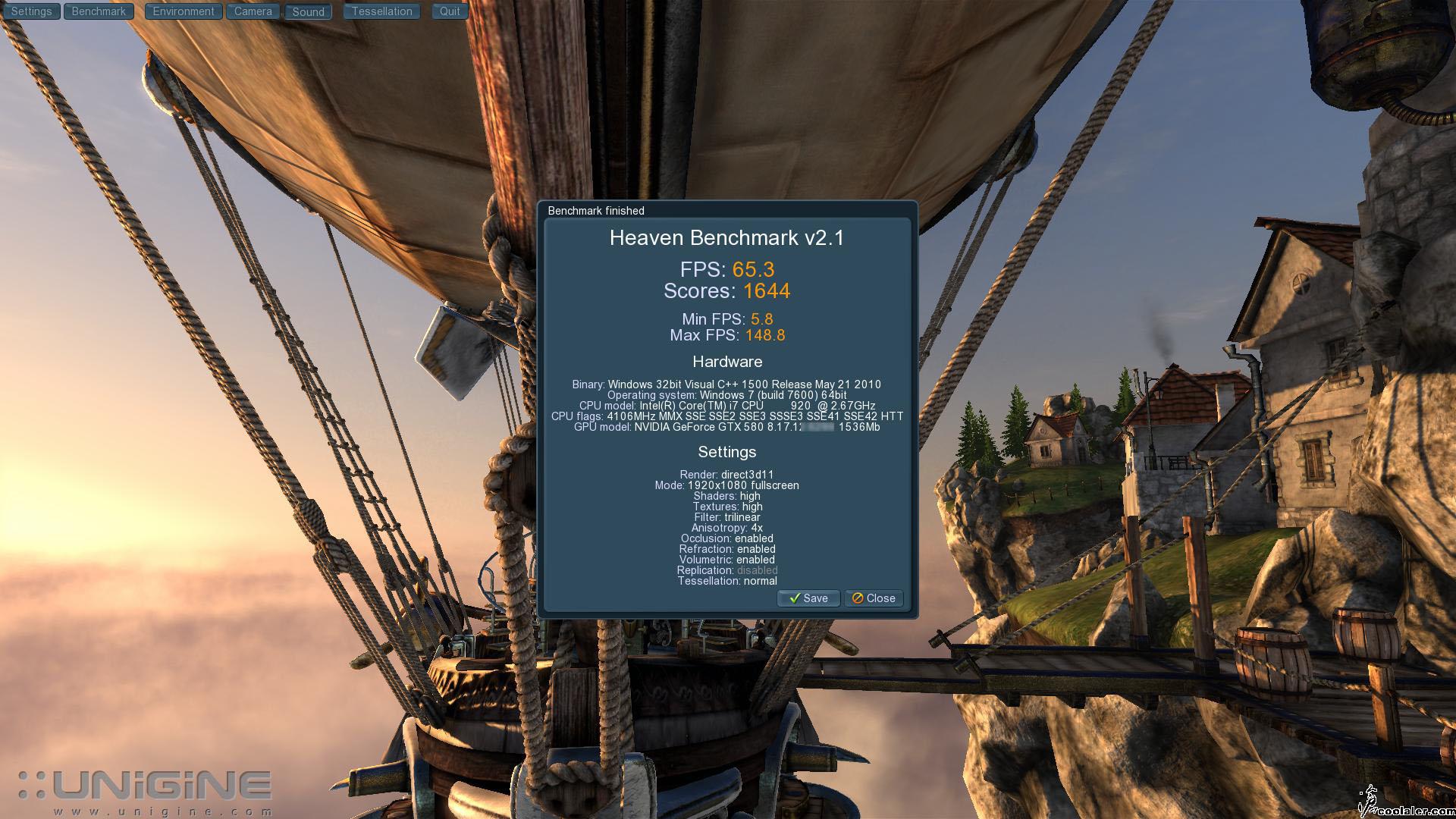Click the Benchmark button in top bar
The image size is (1456, 819).
(x=99, y=11)
